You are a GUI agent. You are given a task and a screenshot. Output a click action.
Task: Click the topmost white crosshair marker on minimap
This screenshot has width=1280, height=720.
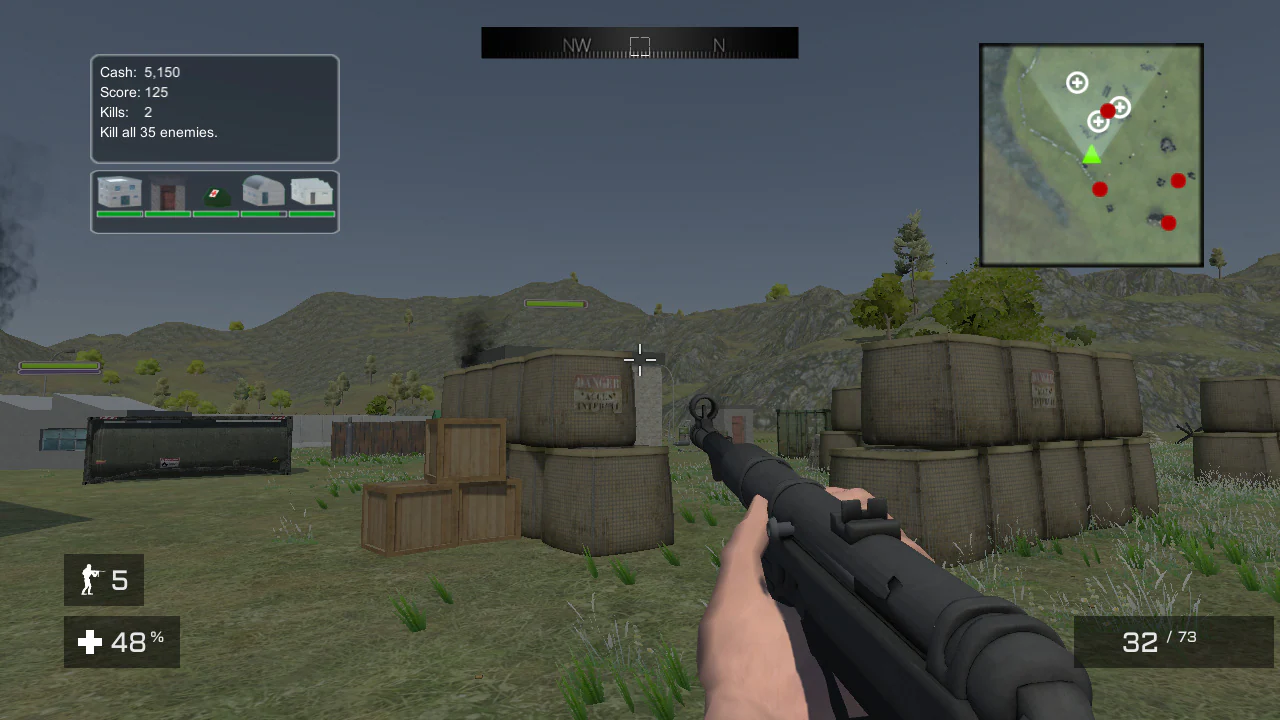(1077, 83)
